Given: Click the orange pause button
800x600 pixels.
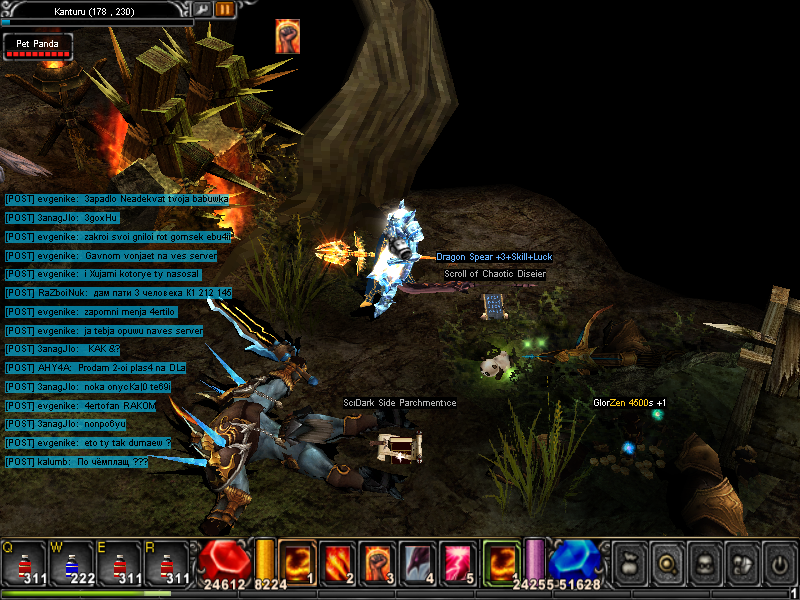Looking at the screenshot, I should coord(224,9).
